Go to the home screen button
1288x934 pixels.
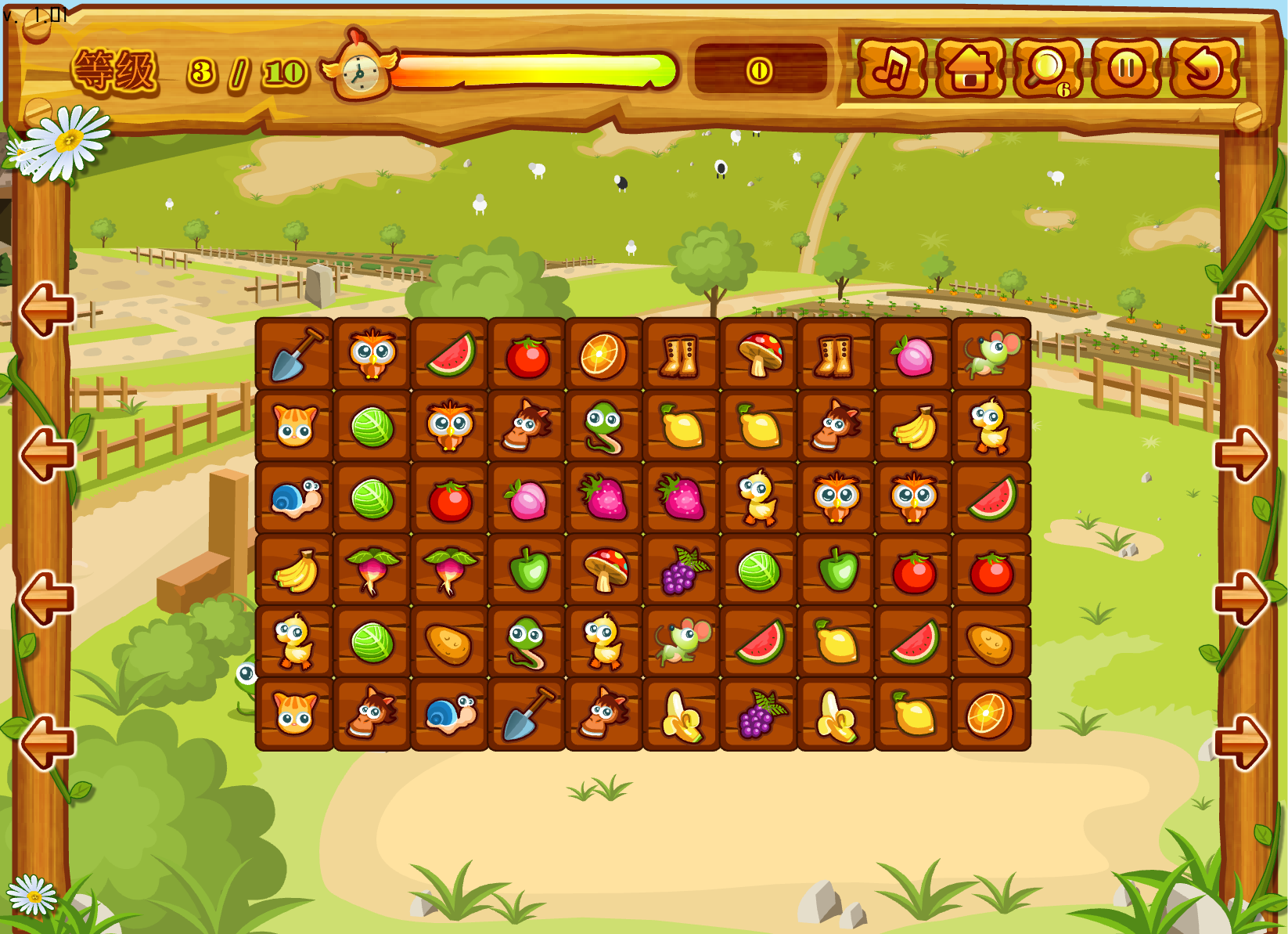pos(970,69)
